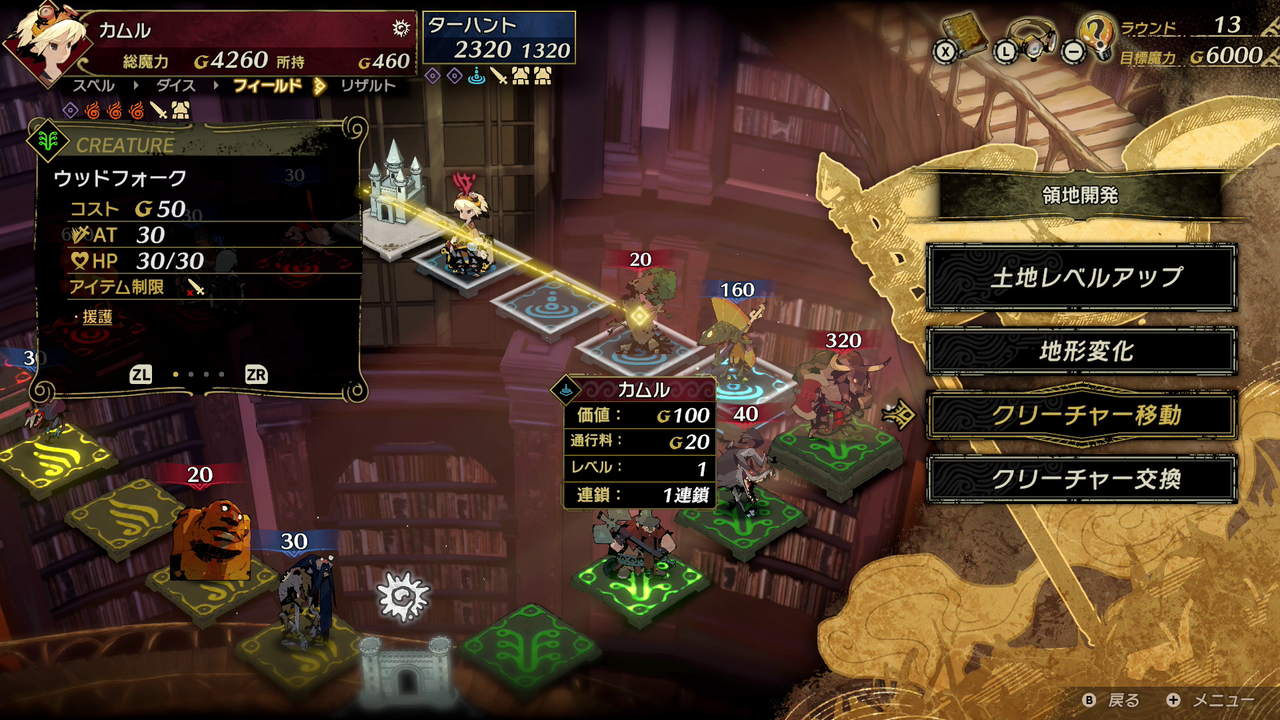View the 援護 ability in the creature panel
This screenshot has width=1280, height=720.
point(98,316)
